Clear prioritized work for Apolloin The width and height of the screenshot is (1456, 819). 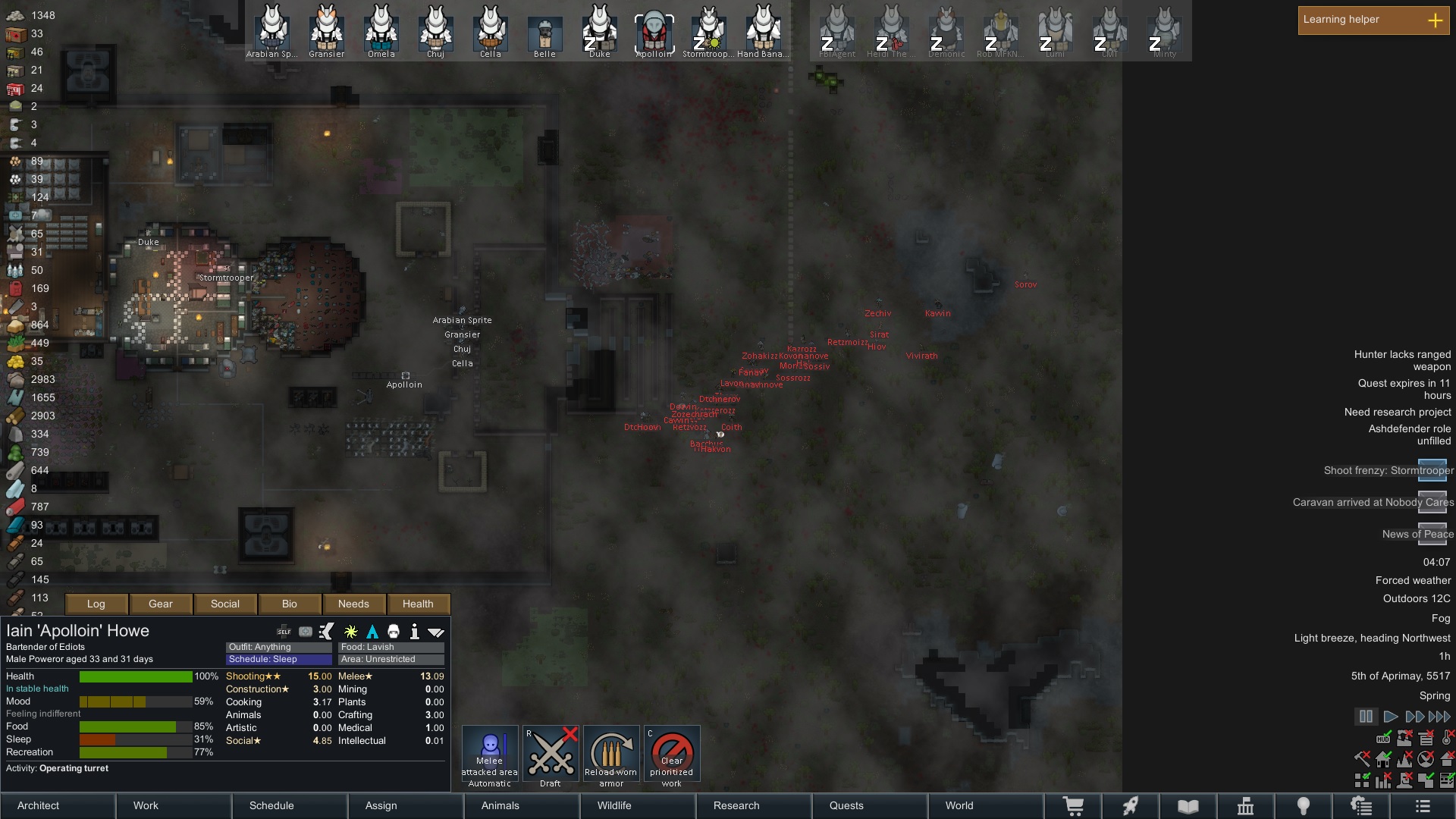tap(672, 755)
